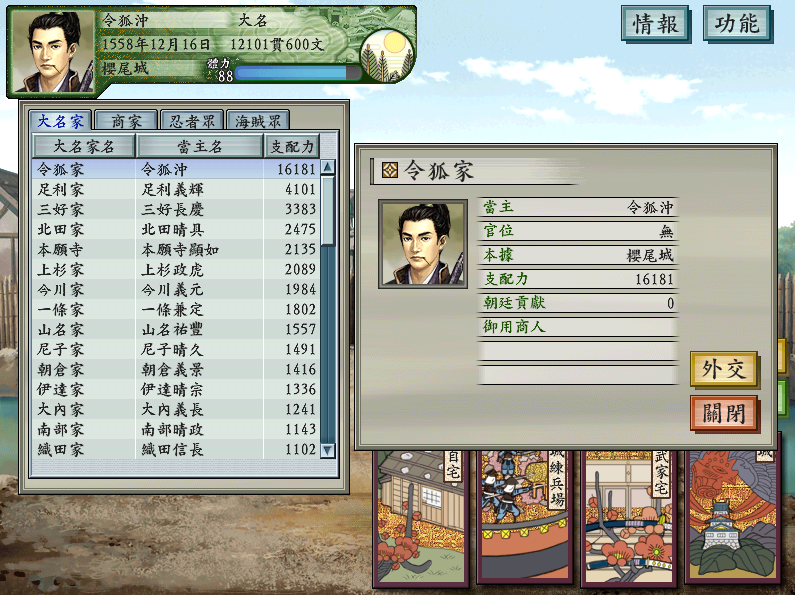Click the scrollbar down arrow in the list
The width and height of the screenshot is (795, 595).
tap(328, 450)
